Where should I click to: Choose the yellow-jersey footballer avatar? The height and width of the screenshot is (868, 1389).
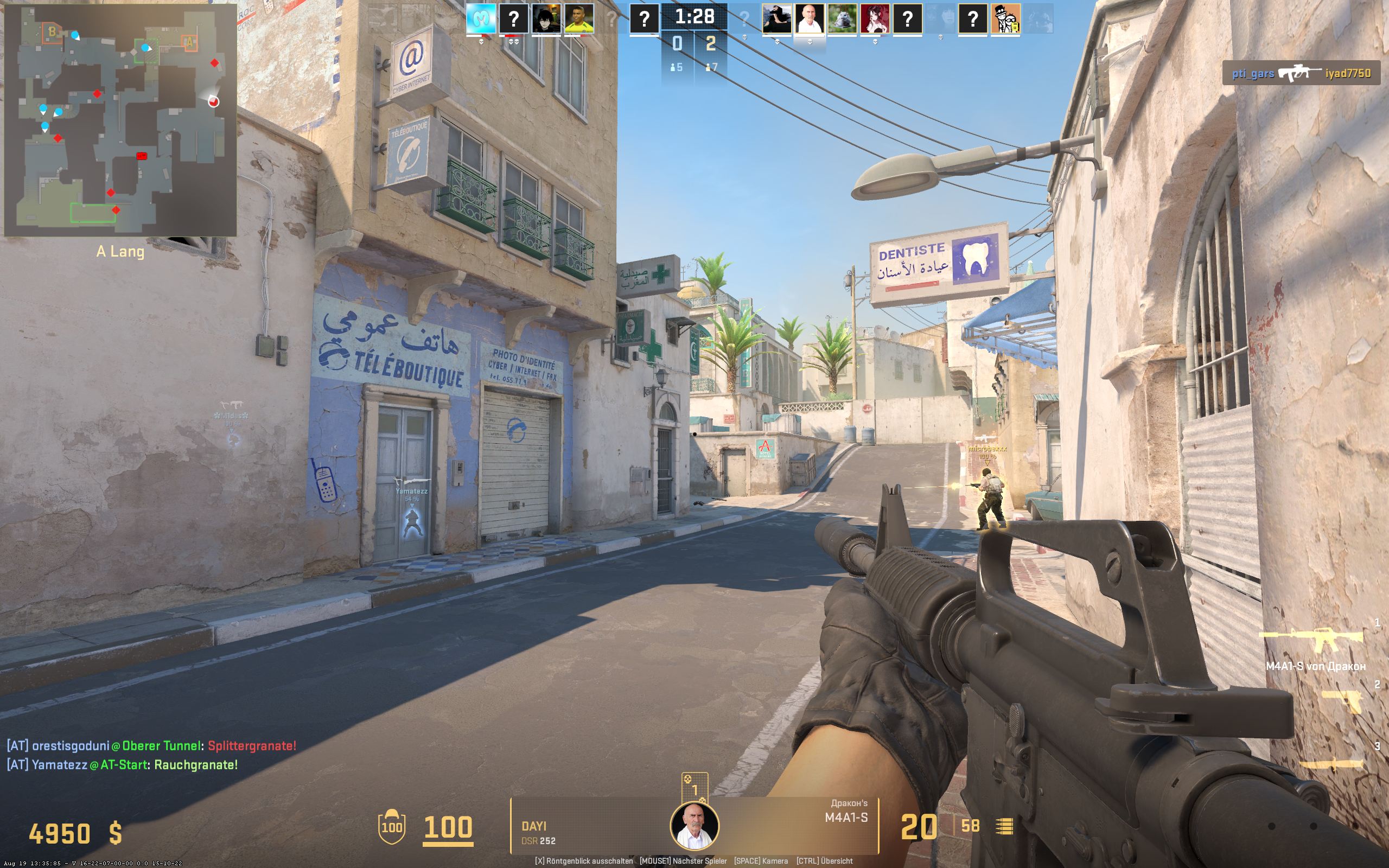[x=578, y=18]
